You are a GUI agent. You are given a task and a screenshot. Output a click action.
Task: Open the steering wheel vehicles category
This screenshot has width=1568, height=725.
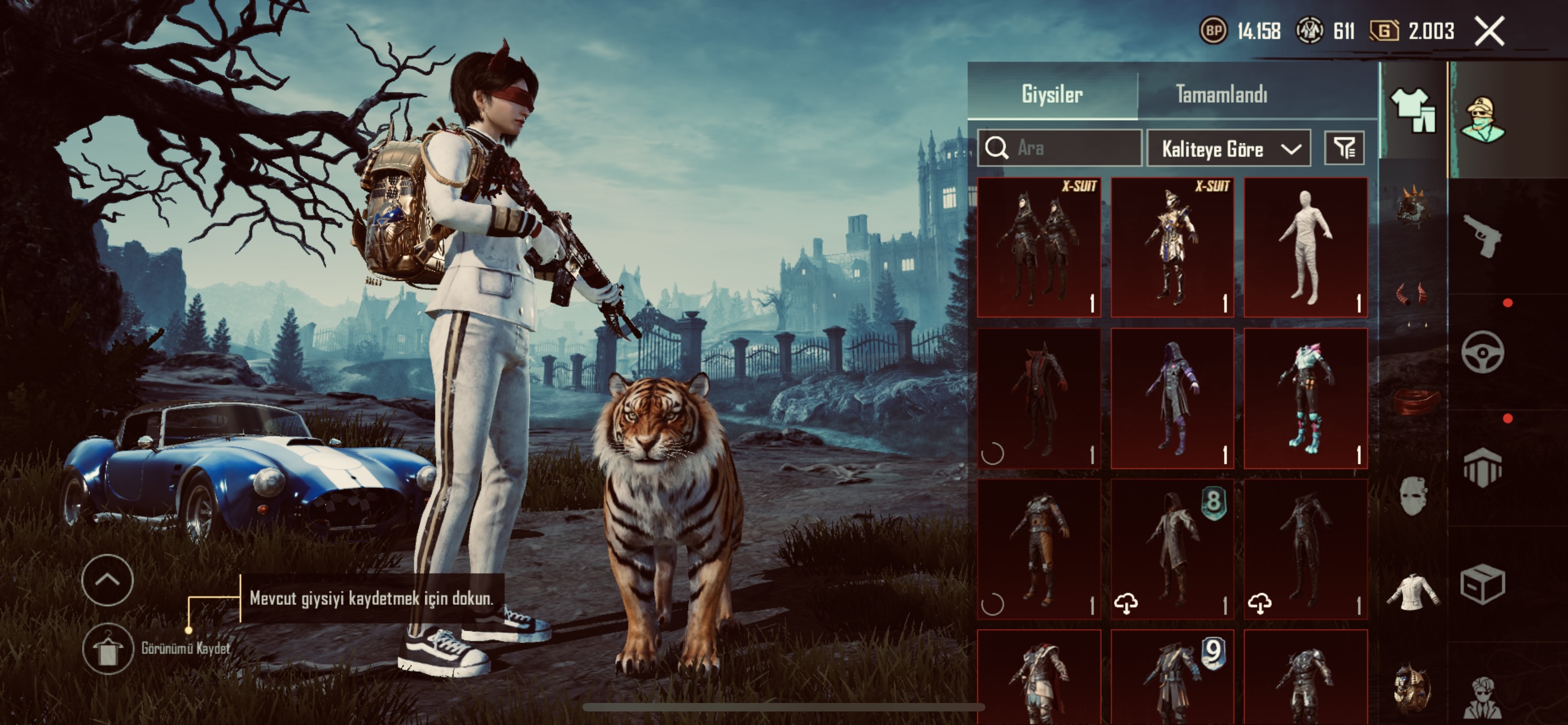tap(1483, 352)
